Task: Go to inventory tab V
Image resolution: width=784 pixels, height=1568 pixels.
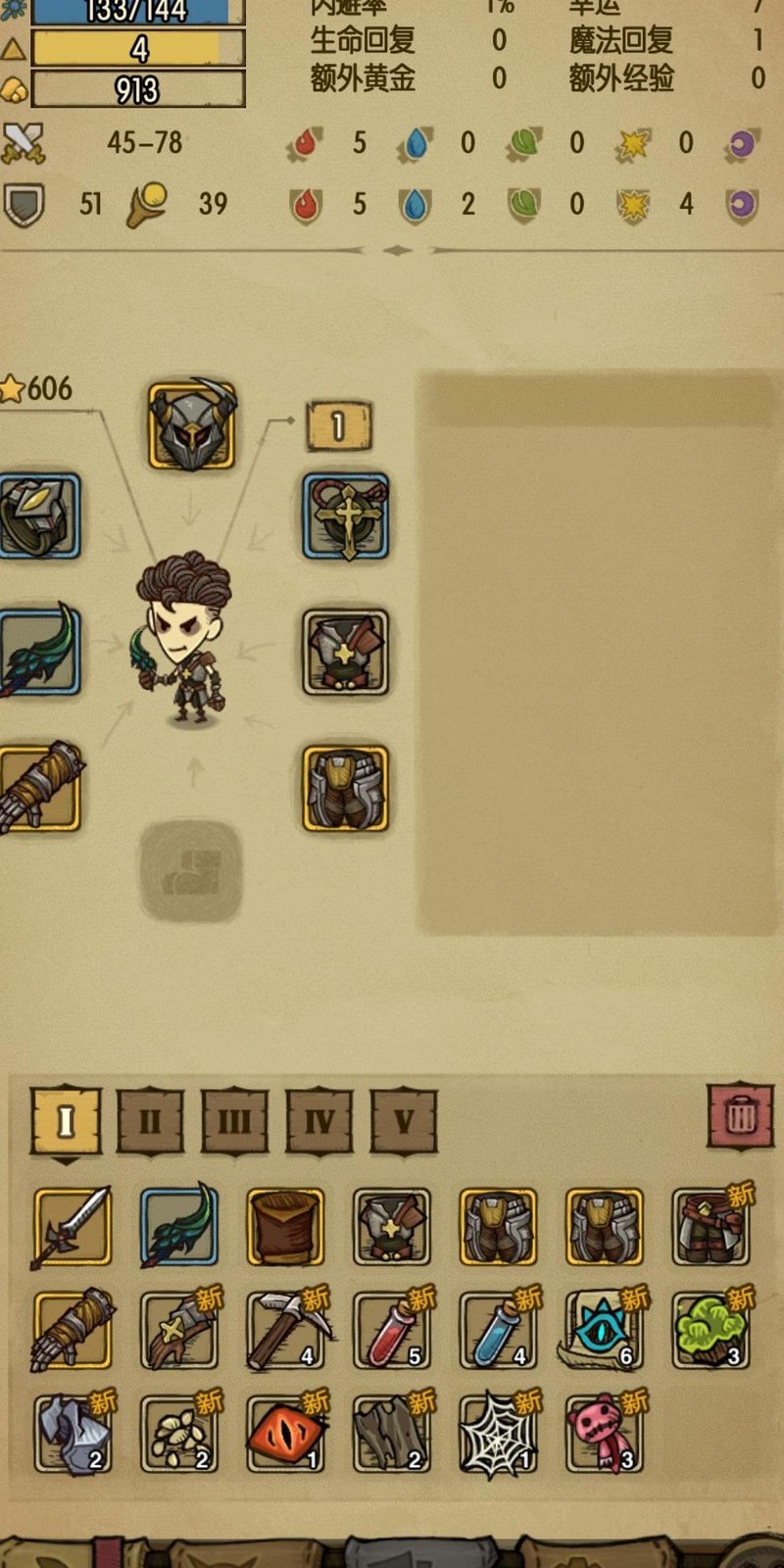Action: (404, 1120)
